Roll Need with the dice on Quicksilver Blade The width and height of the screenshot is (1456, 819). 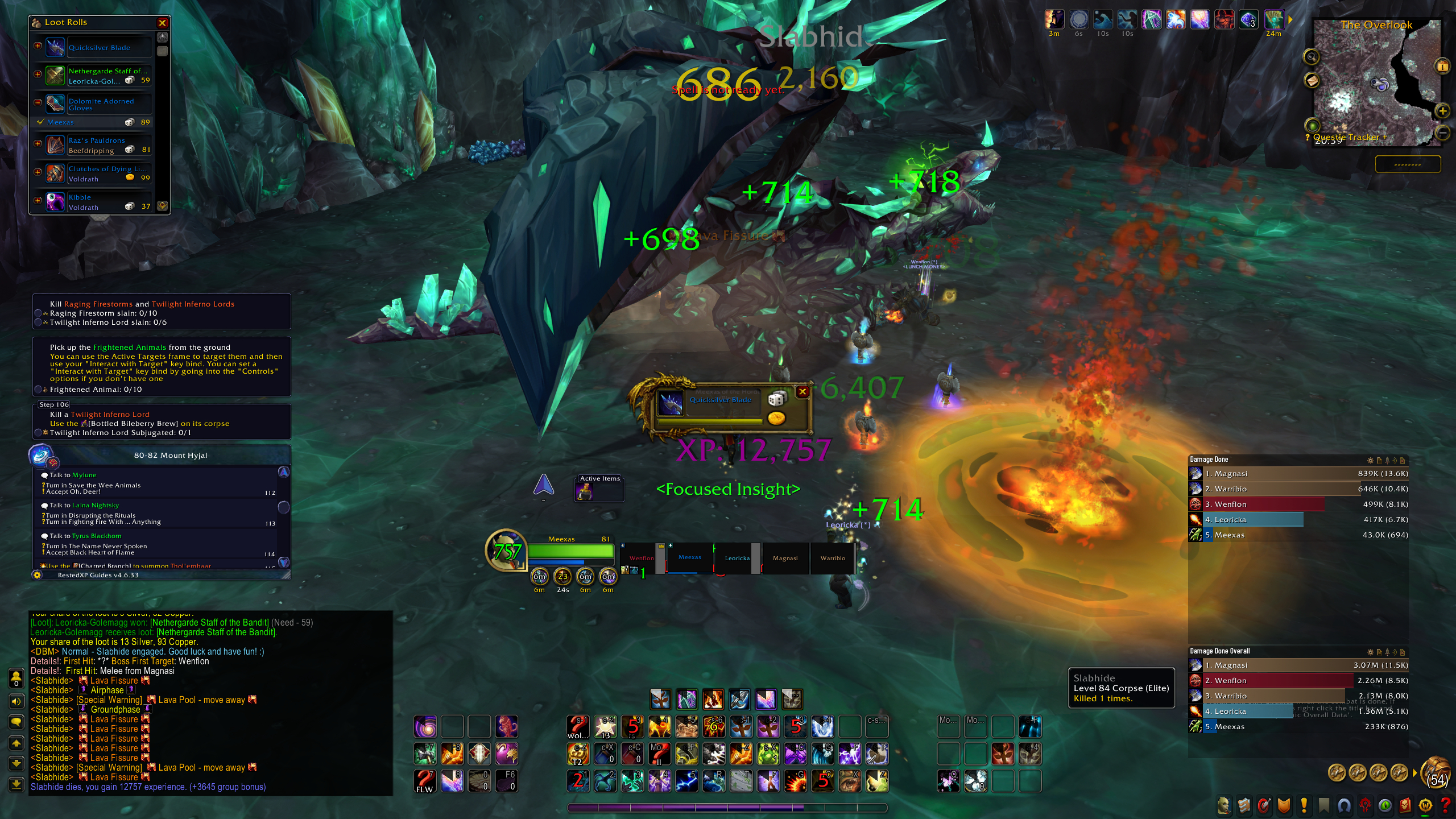click(776, 399)
